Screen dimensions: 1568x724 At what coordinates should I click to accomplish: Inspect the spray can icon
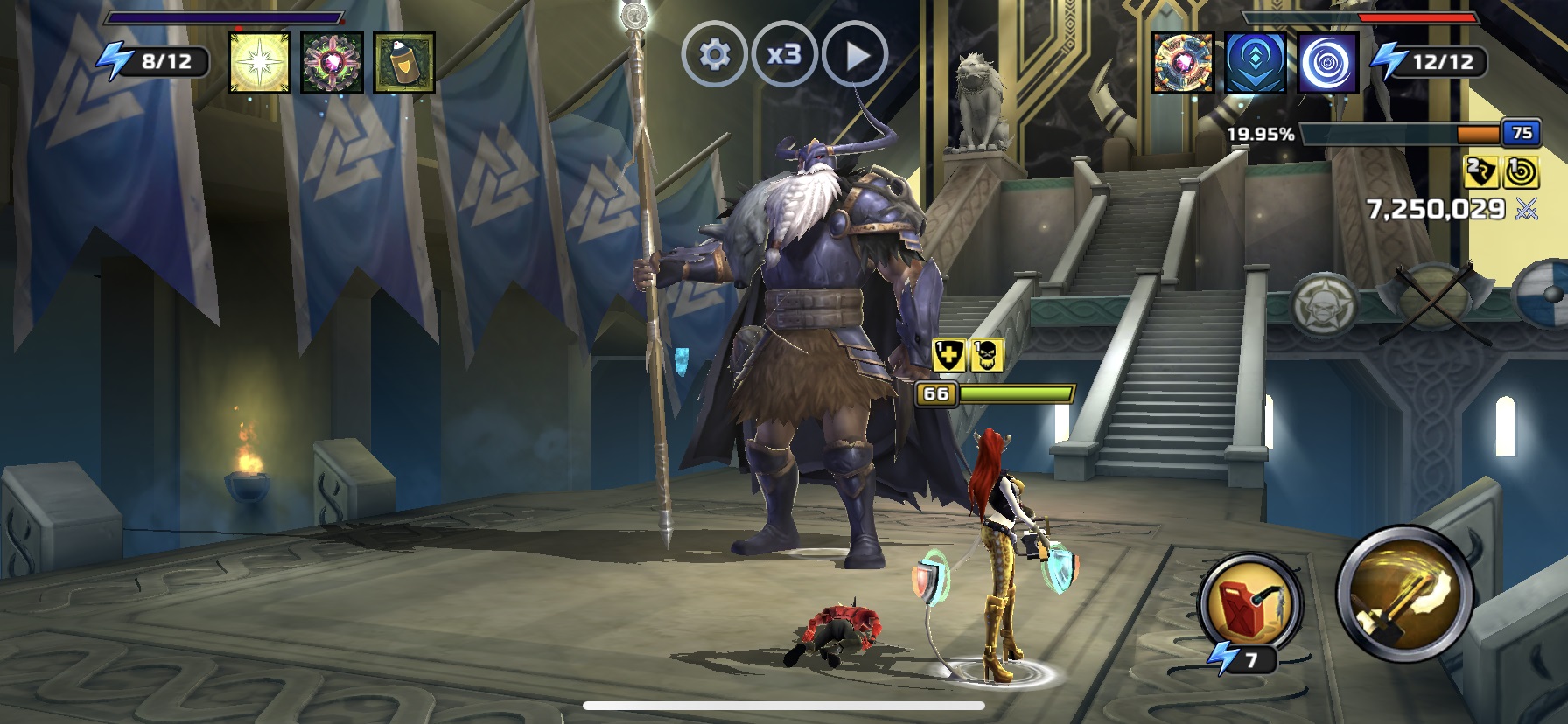(x=403, y=63)
